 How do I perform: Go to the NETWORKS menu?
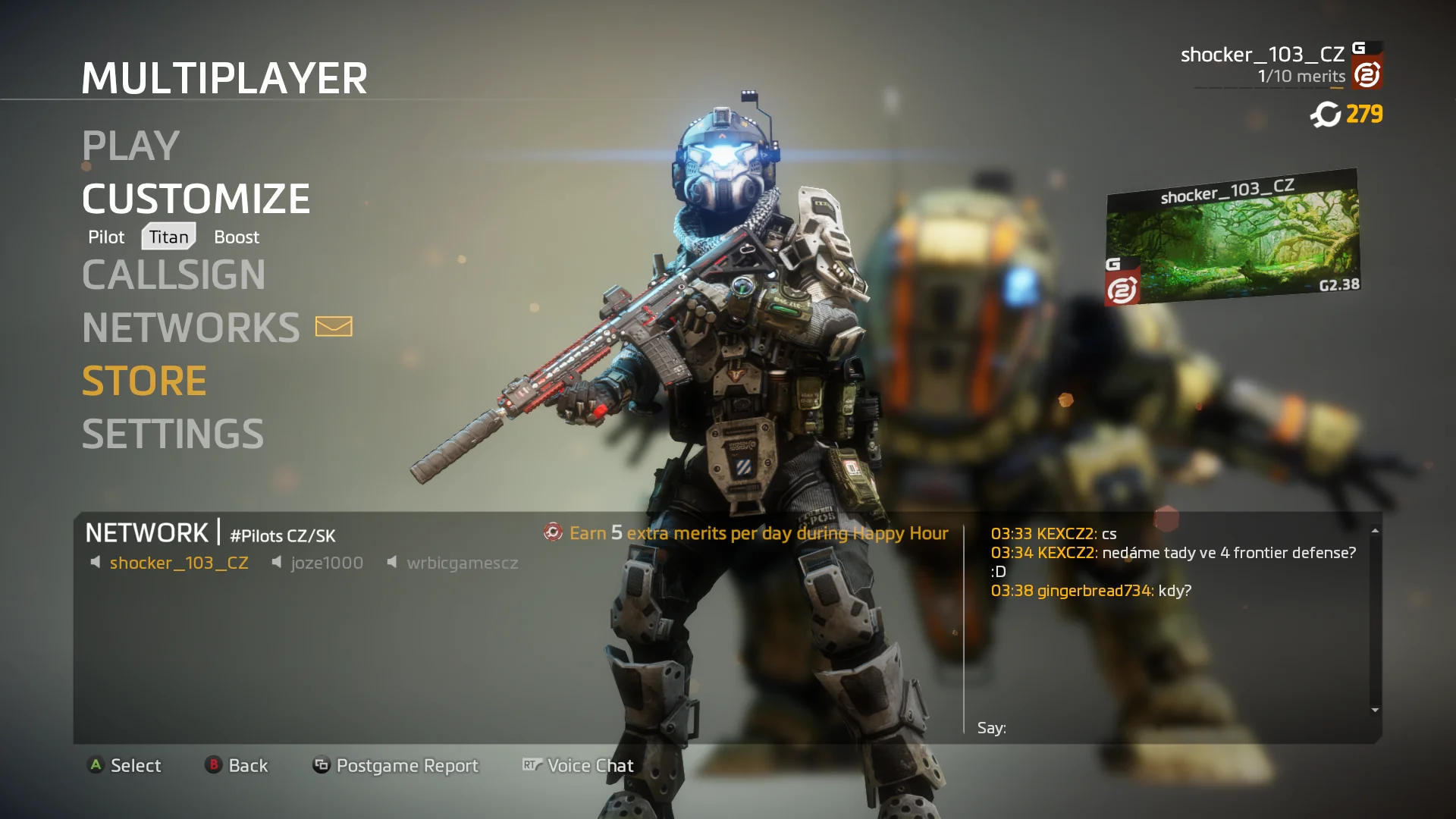point(191,328)
